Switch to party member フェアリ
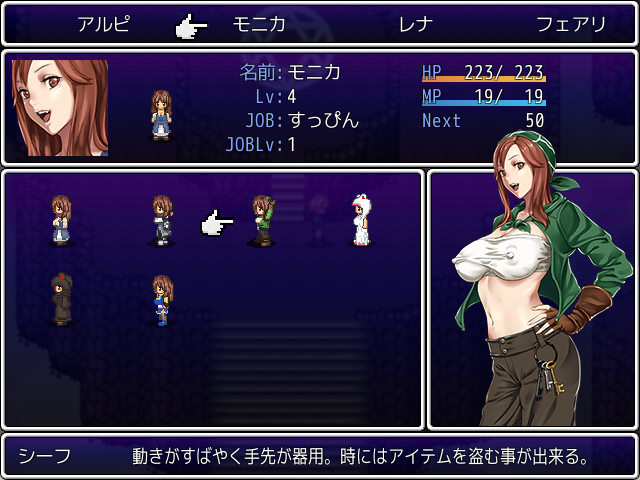Image resolution: width=640 pixels, height=480 pixels. 570,24
